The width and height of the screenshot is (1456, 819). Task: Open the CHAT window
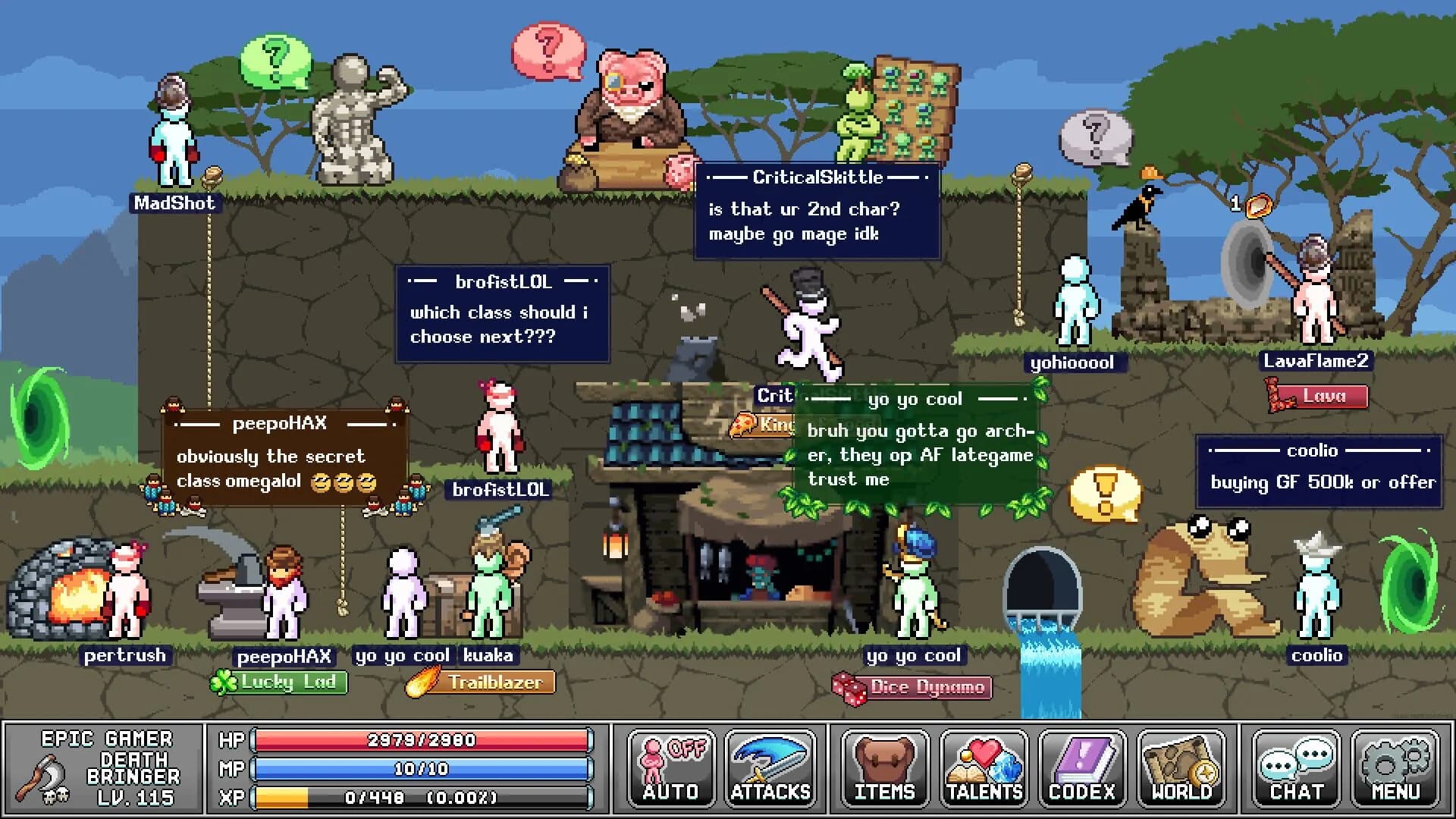click(1298, 768)
